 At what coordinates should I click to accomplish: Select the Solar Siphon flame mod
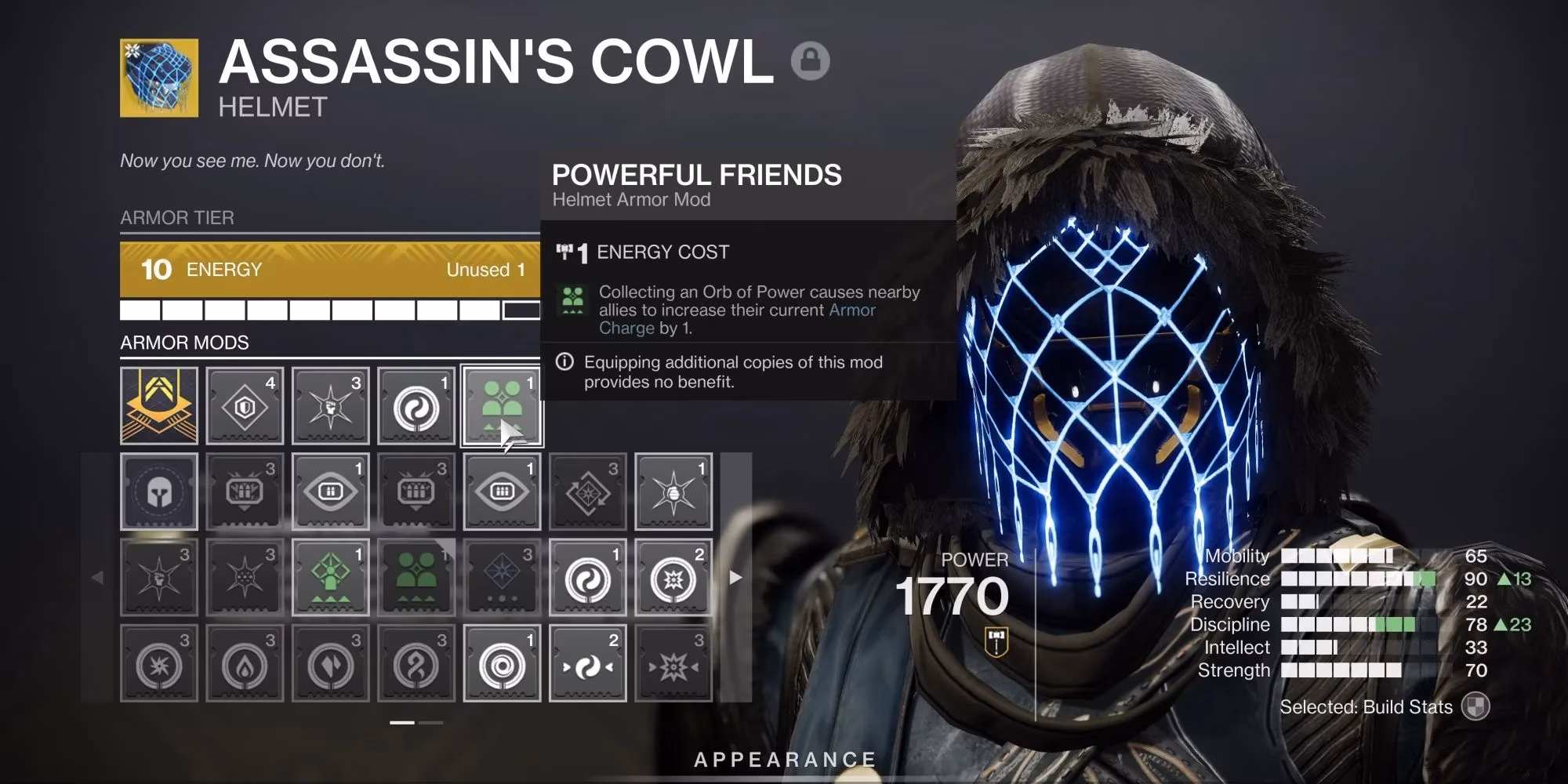pyautogui.click(x=245, y=662)
